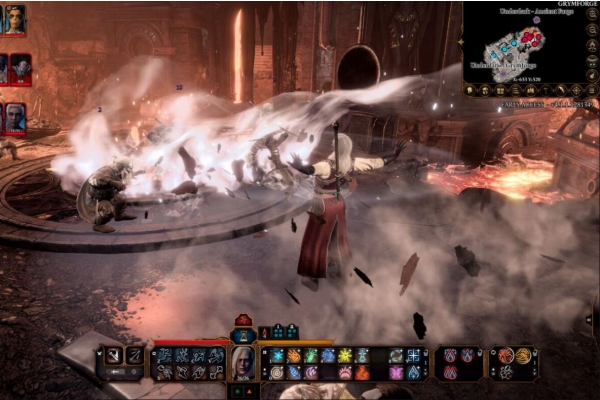Click the active character portrait on the hotbar
The width and height of the screenshot is (600, 400).
pyautogui.click(x=242, y=362)
